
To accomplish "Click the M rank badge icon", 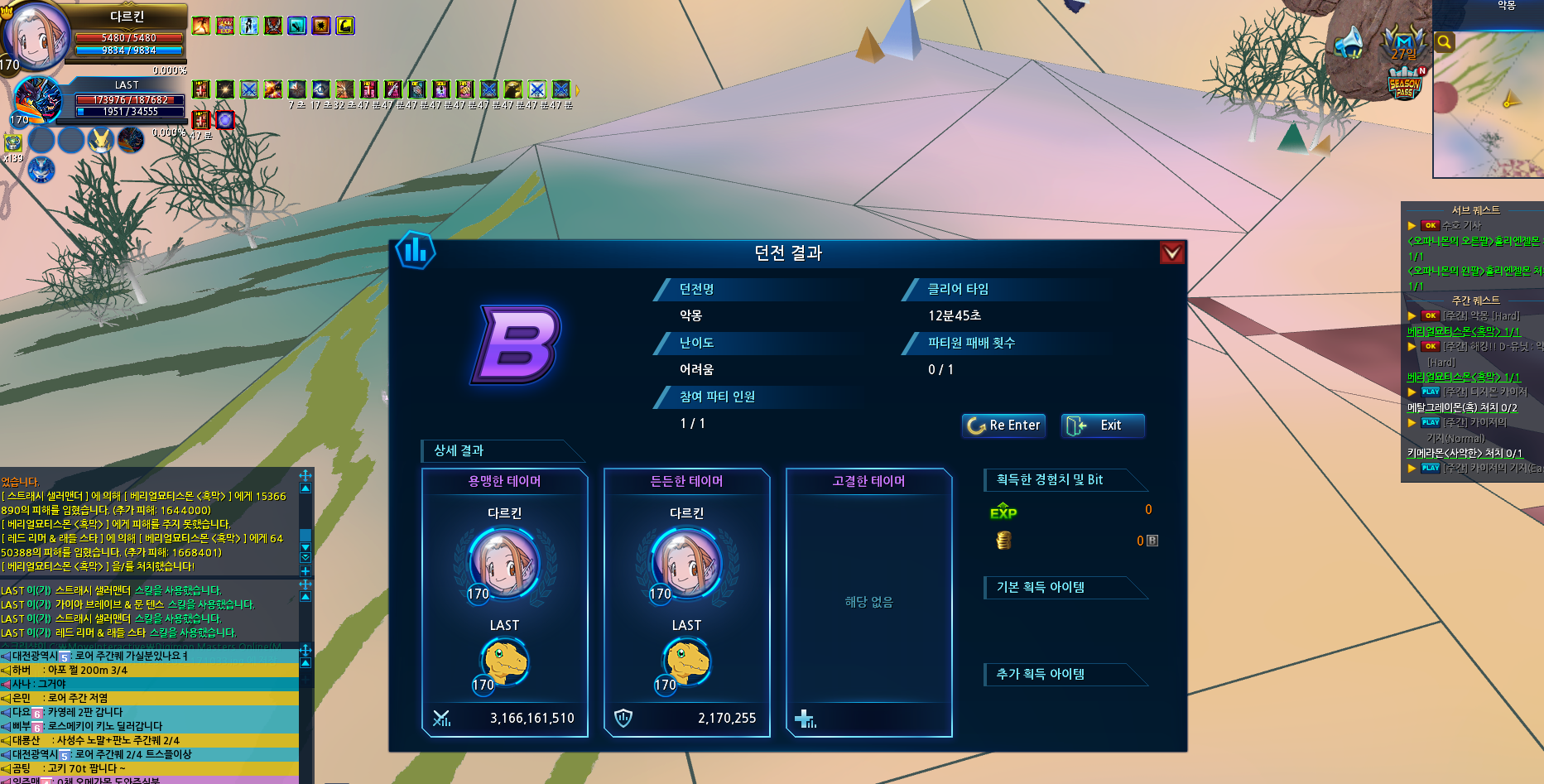I will coord(1403,42).
